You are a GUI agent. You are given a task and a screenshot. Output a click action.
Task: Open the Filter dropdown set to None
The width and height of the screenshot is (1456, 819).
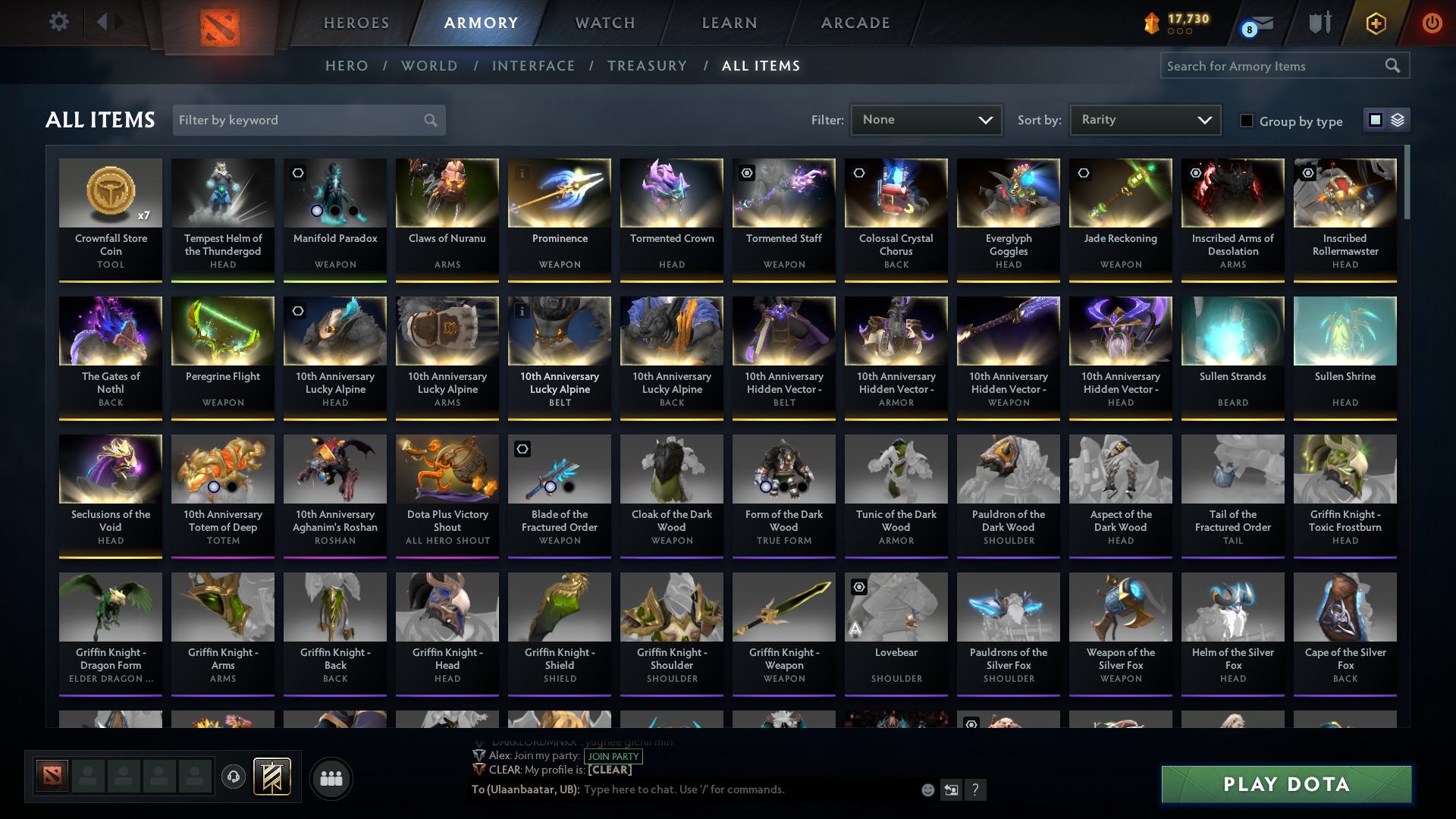pos(926,119)
